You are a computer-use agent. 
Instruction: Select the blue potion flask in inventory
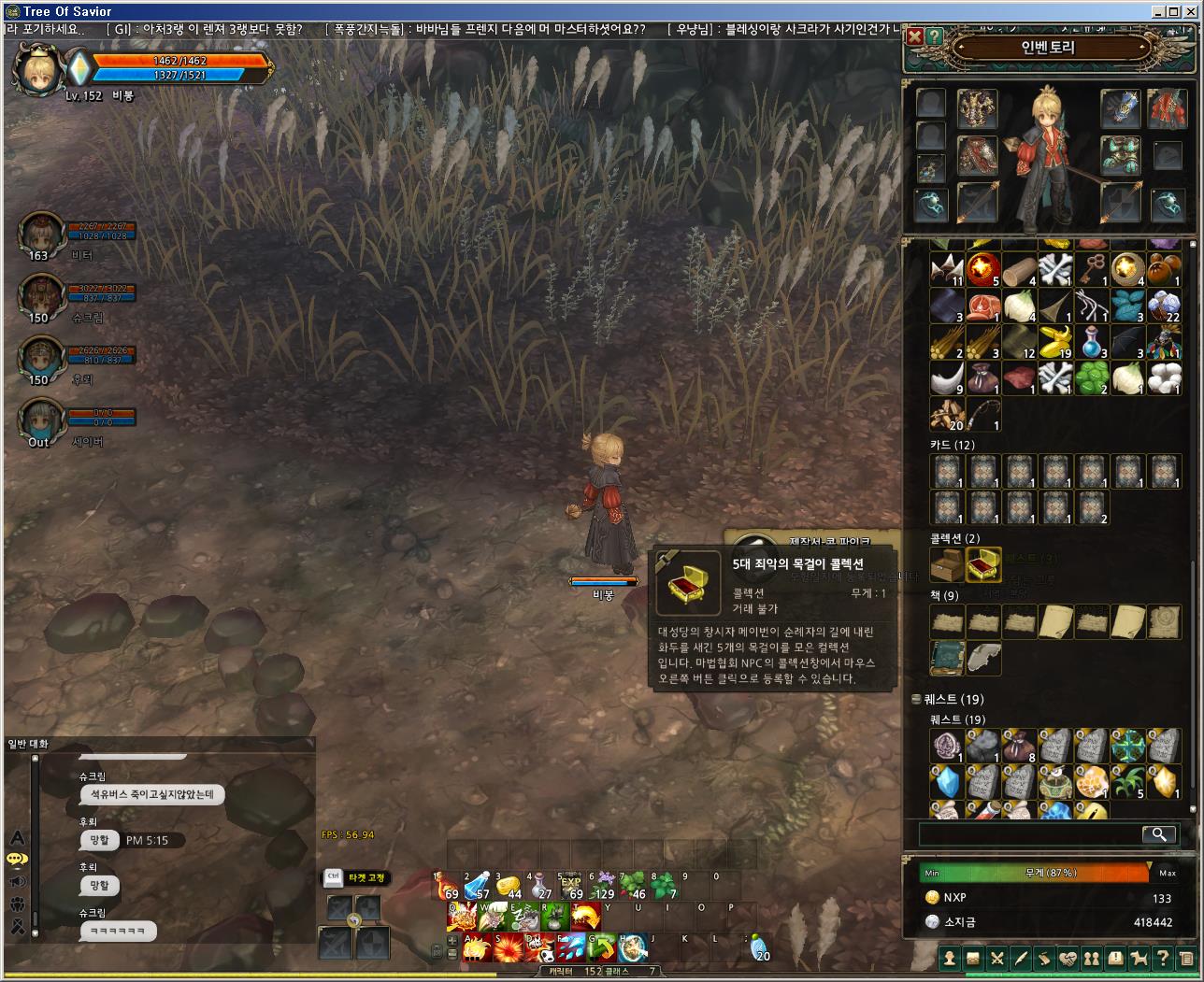[1093, 341]
